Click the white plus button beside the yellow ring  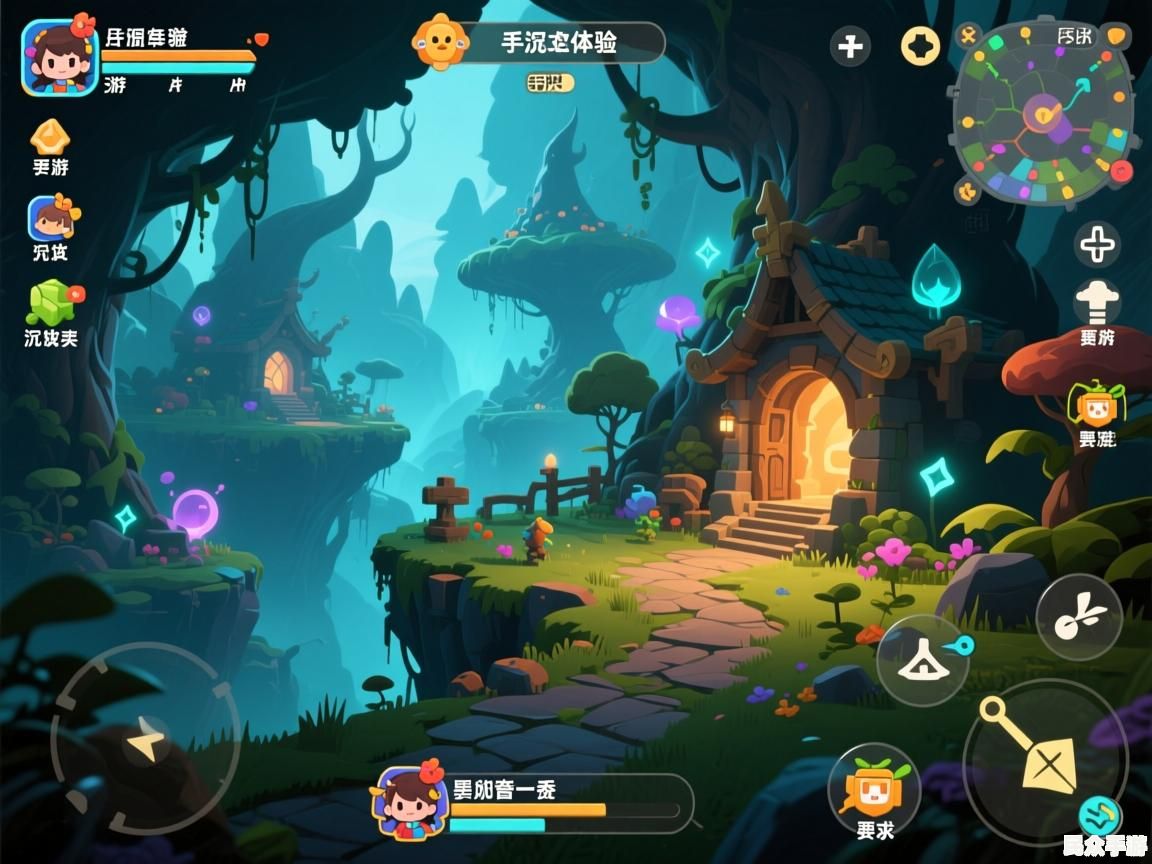(x=850, y=46)
